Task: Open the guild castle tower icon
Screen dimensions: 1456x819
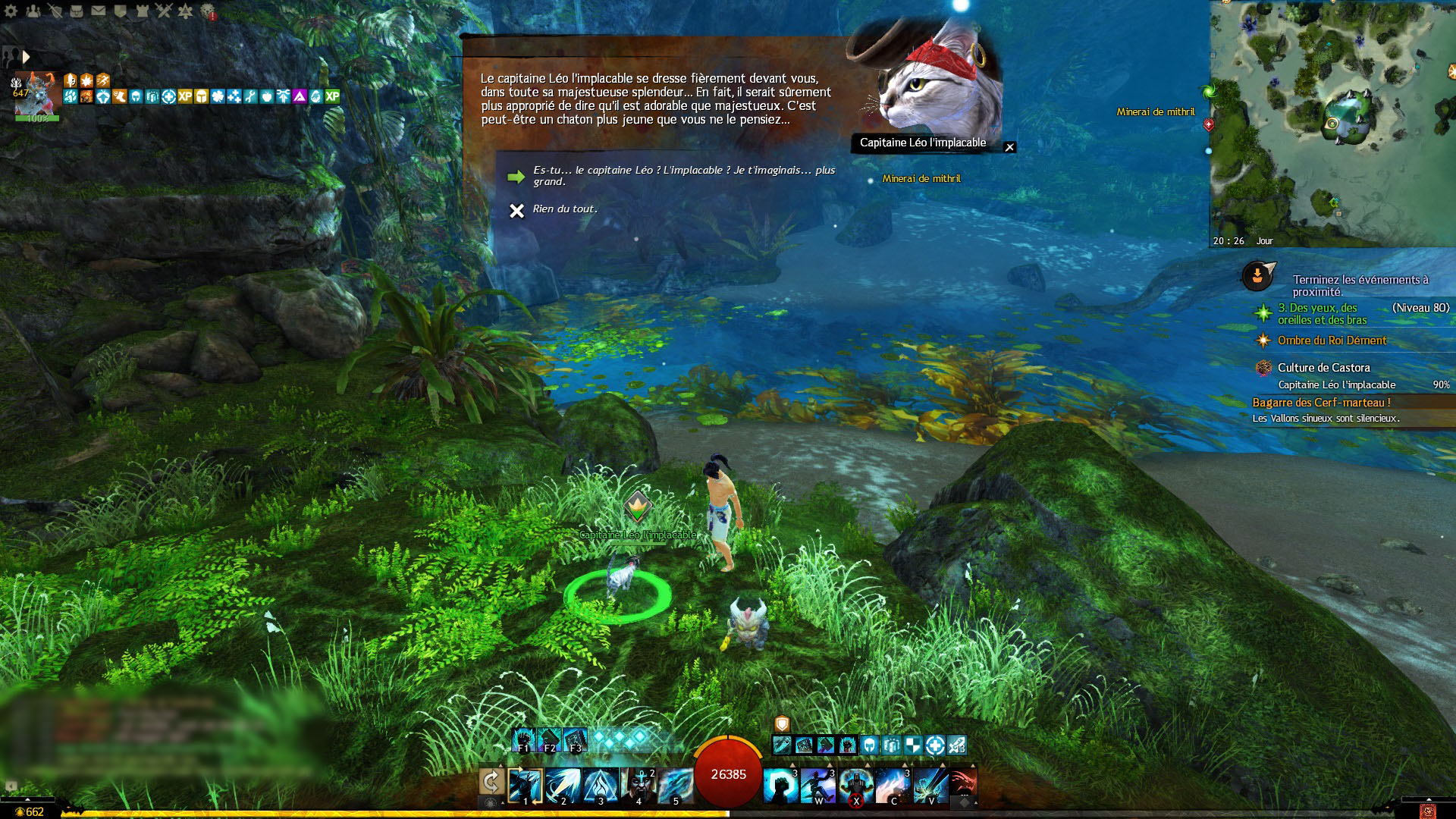Action: click(142, 11)
